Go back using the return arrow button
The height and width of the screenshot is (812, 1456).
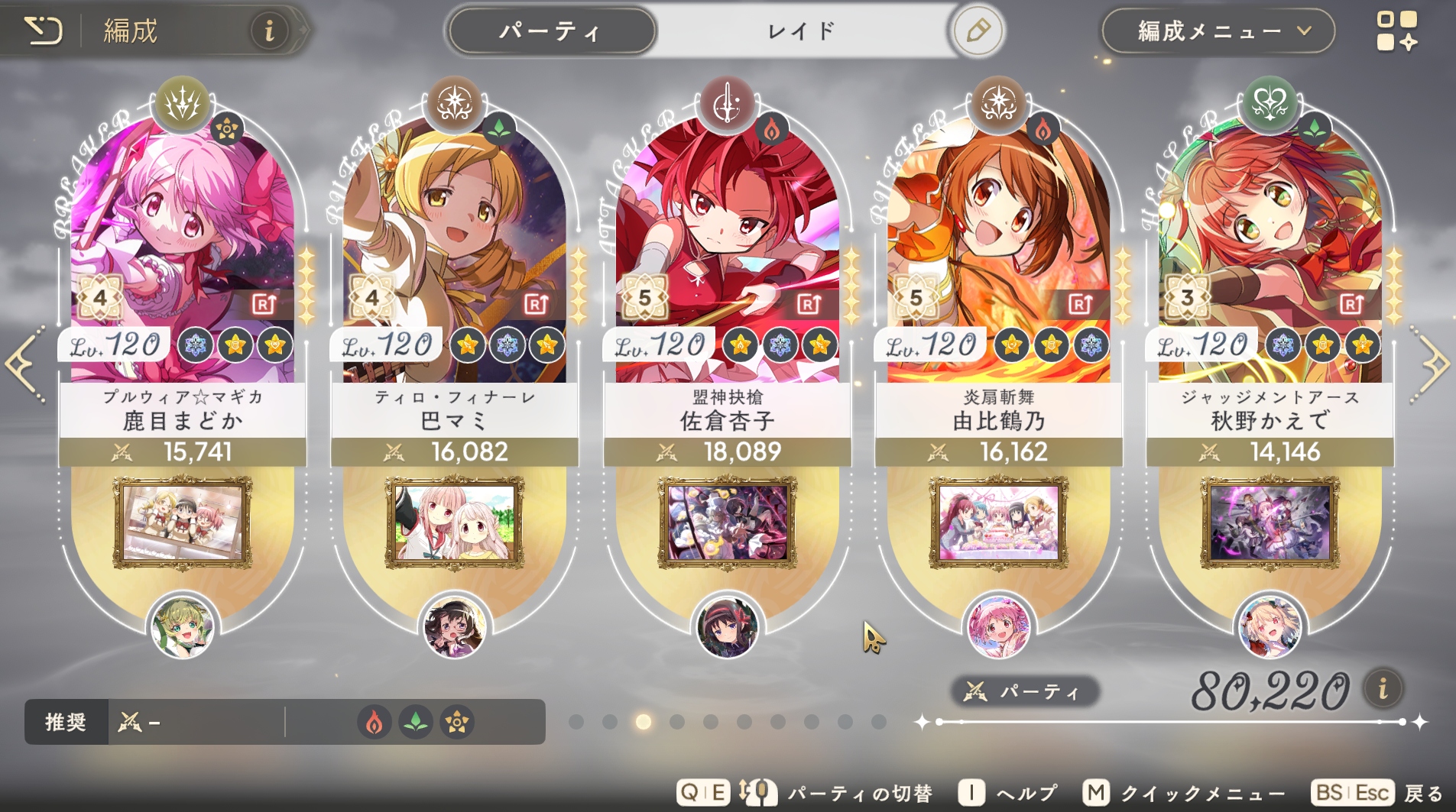click(x=43, y=31)
